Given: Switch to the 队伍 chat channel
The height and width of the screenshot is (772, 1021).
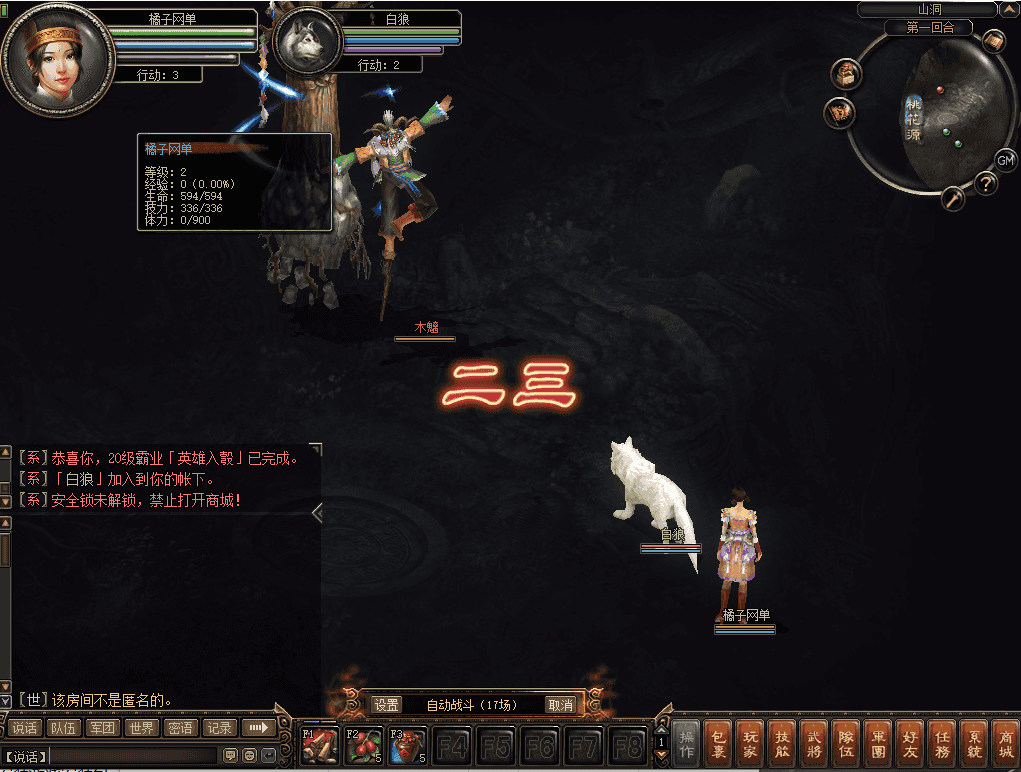Looking at the screenshot, I should click(63, 728).
